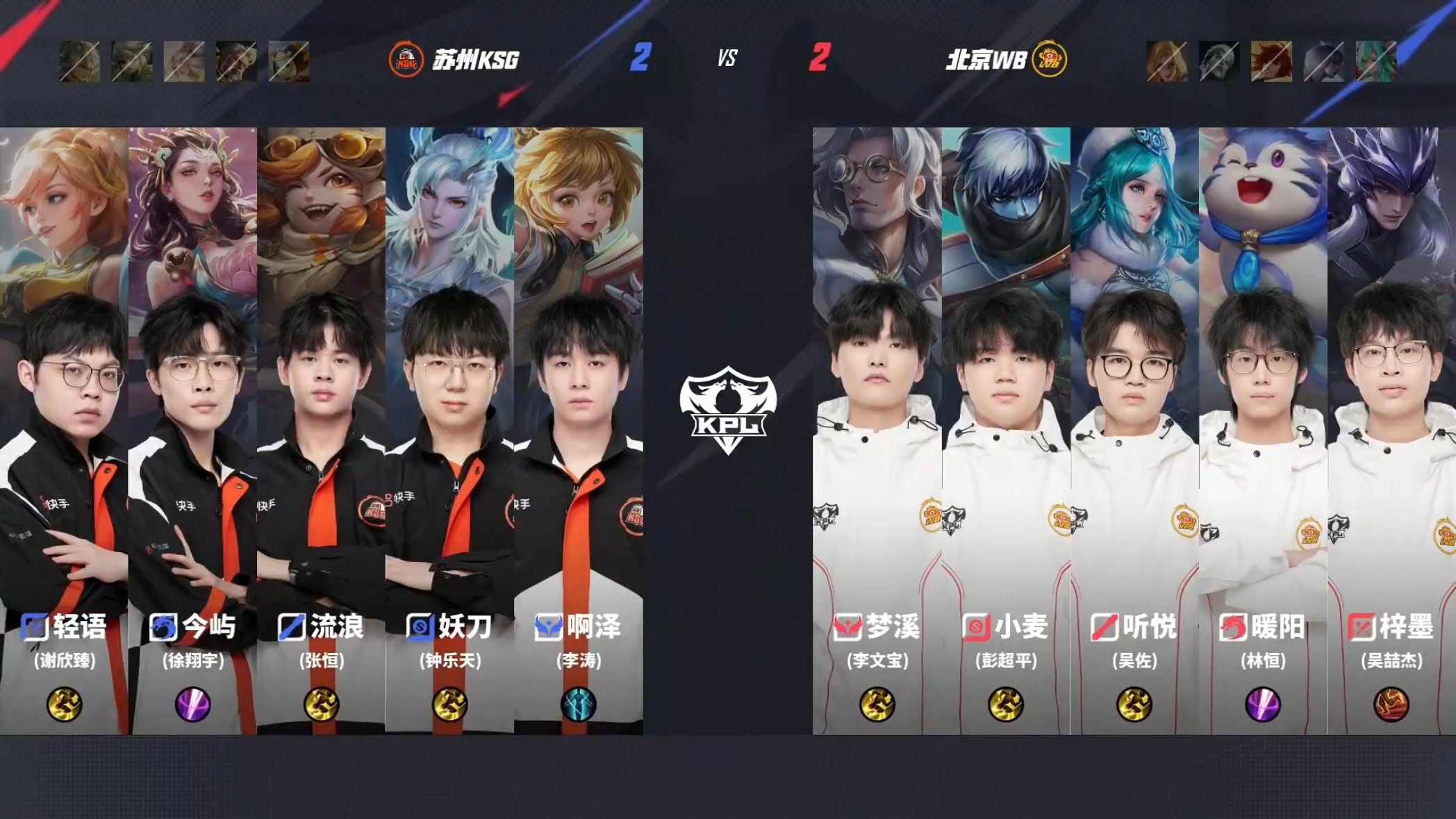Open the 小麦 player card
The height and width of the screenshot is (819, 1456).
click(x=1006, y=431)
